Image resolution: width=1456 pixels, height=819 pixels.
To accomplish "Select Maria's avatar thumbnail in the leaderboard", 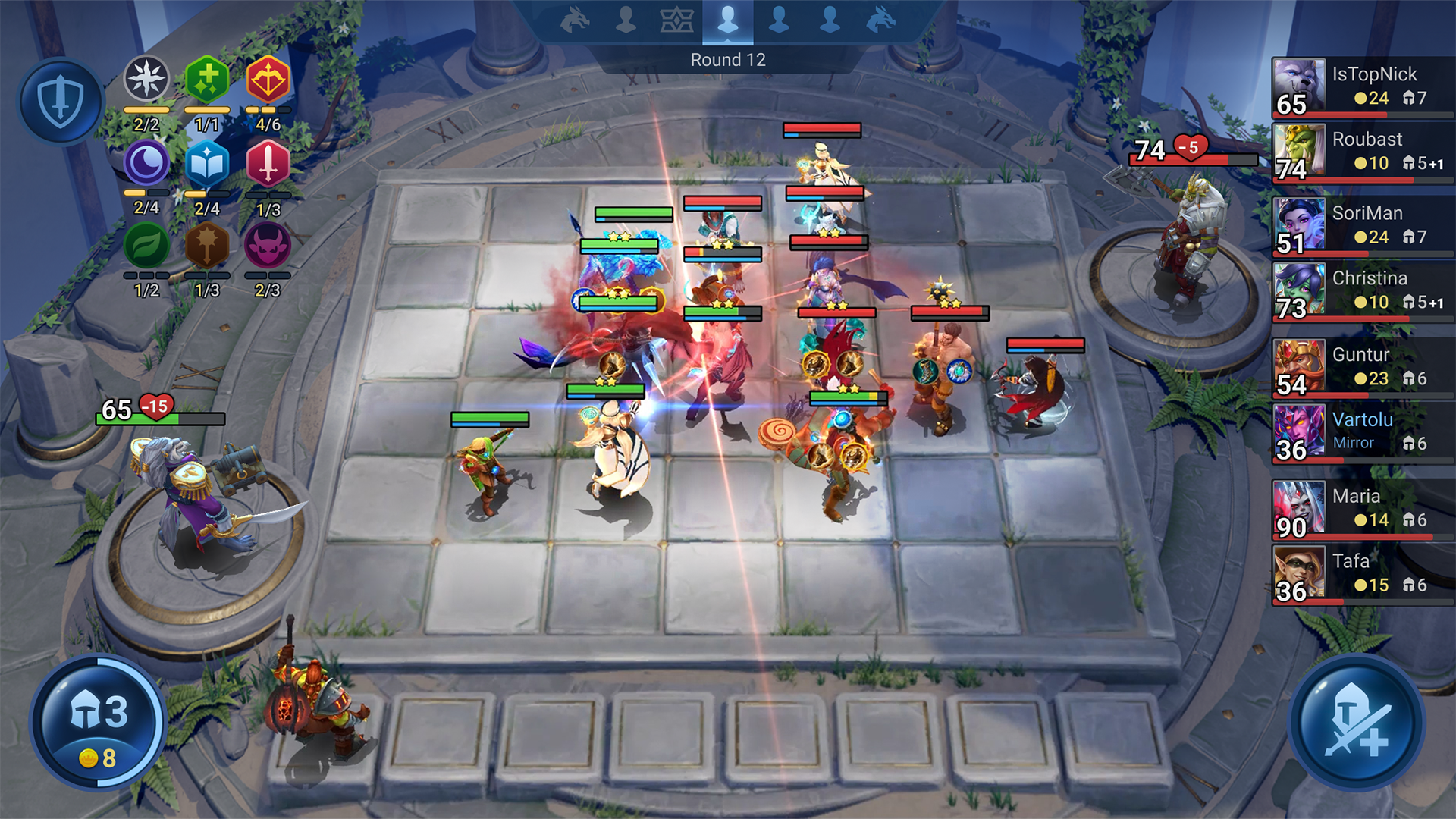I will [1299, 508].
